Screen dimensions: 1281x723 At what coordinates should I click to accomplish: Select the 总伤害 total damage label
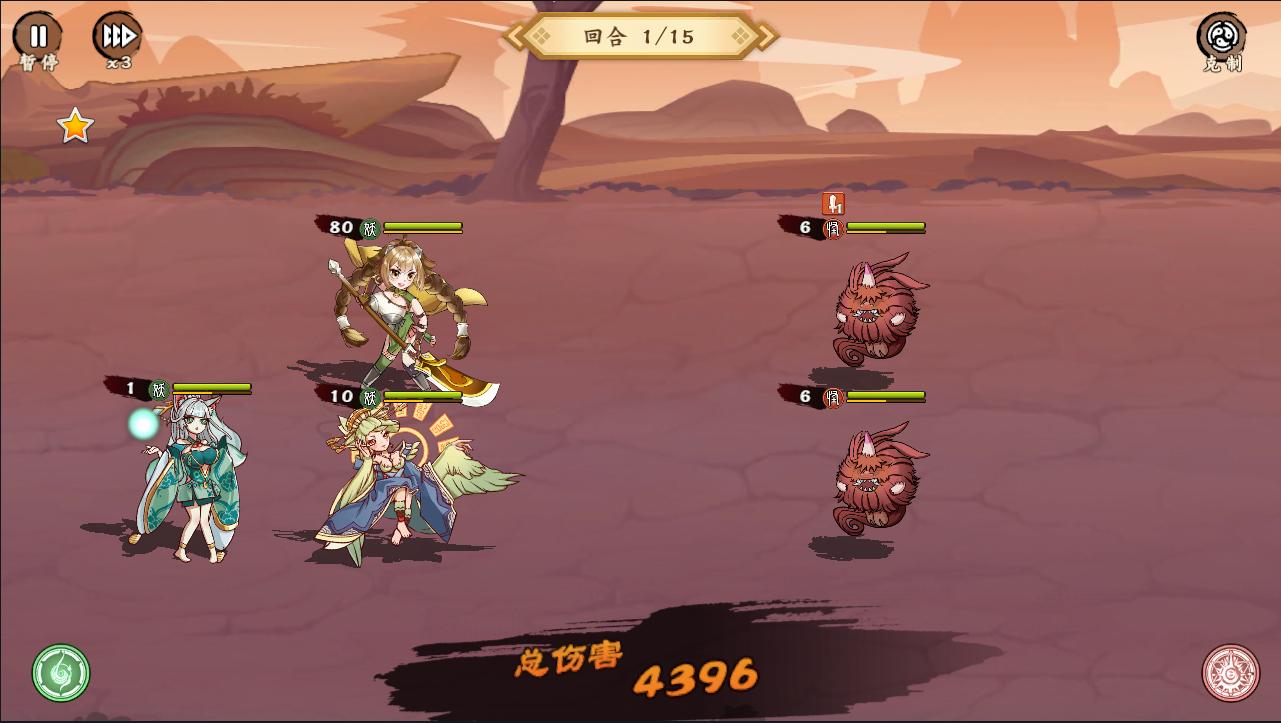(x=570, y=659)
